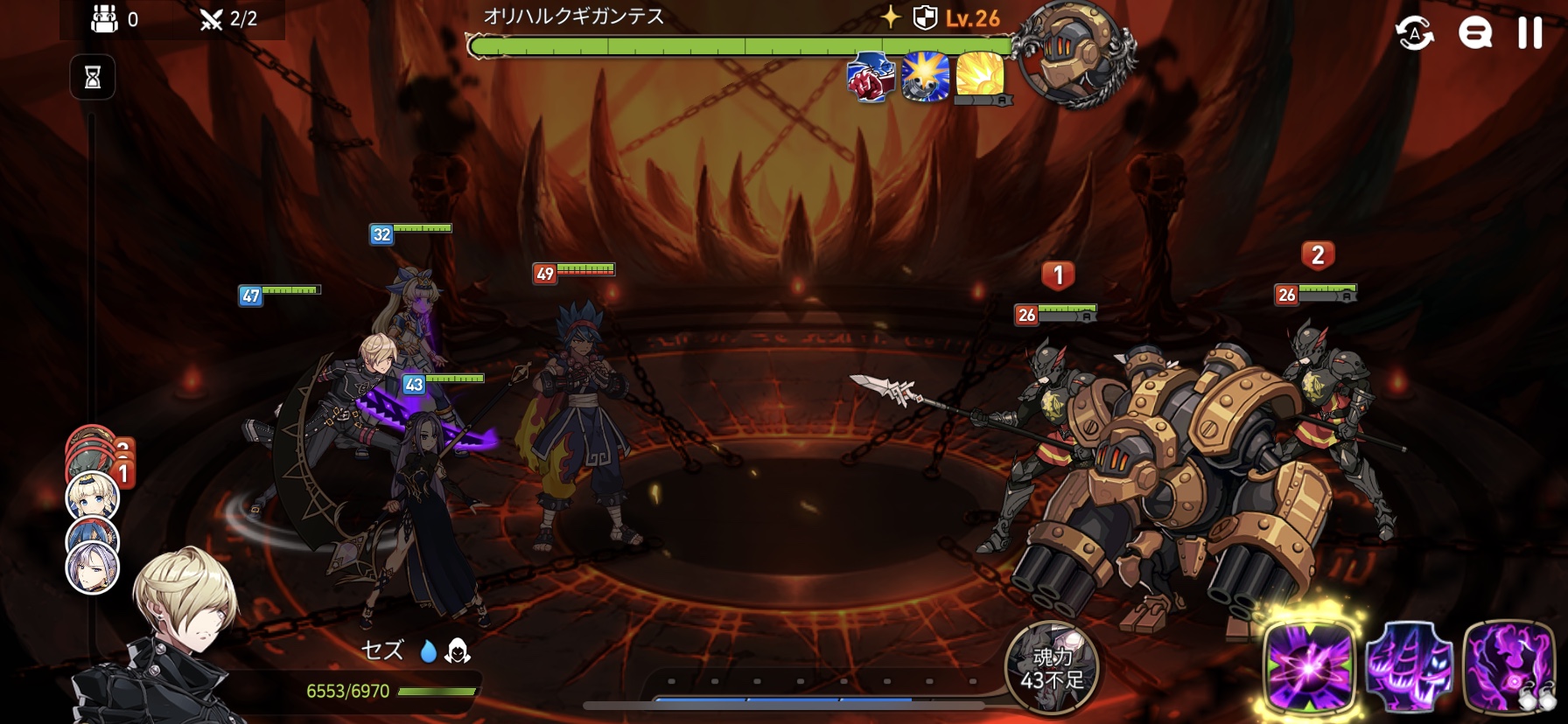
Task: Select the silver-haired turn order portrait
Action: pos(92,567)
